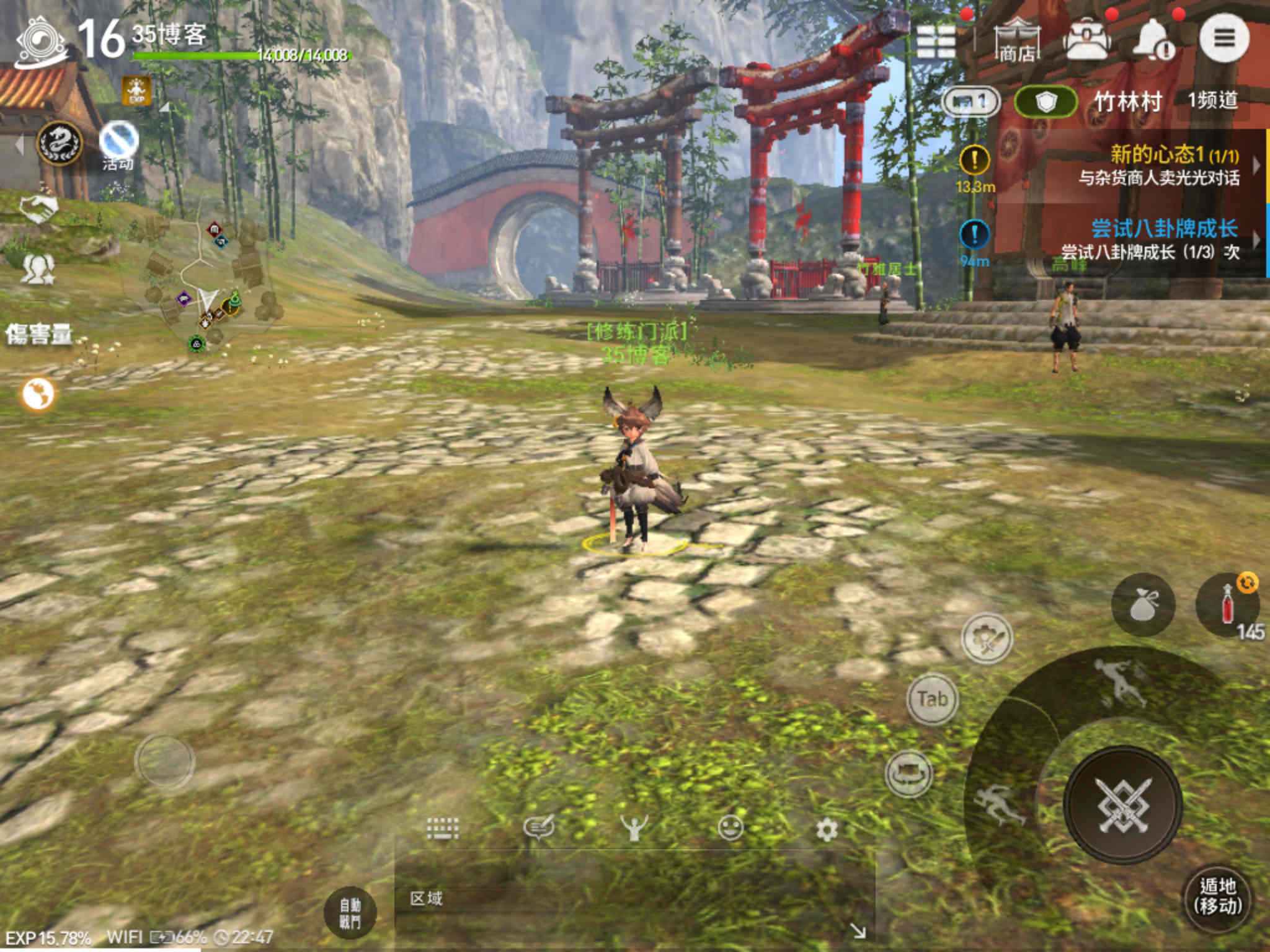Open the grid menu icon
Screen dimensions: 1270x952
pyautogui.click(x=936, y=41)
